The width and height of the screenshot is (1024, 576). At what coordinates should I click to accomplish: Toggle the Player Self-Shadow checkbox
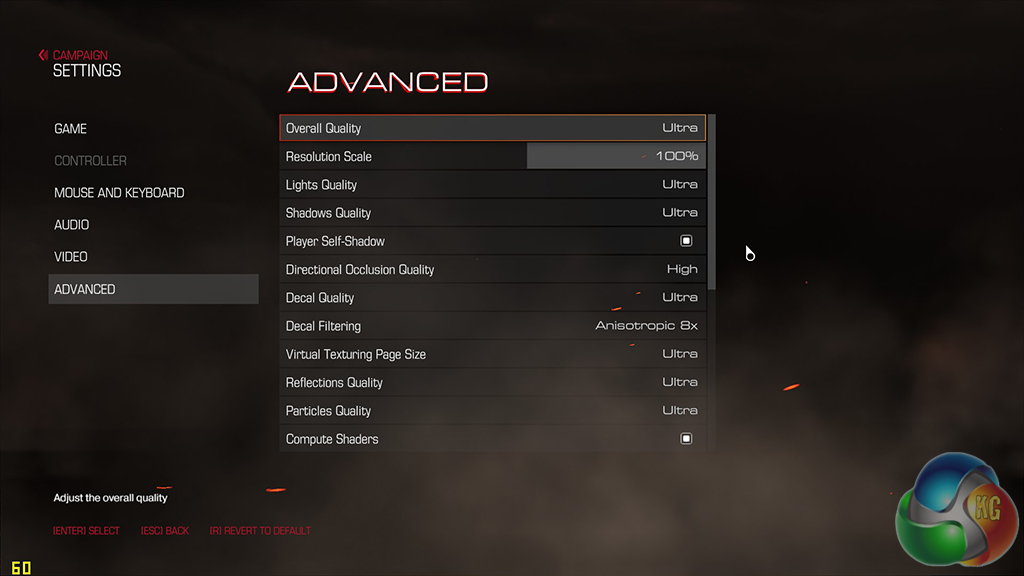click(686, 241)
